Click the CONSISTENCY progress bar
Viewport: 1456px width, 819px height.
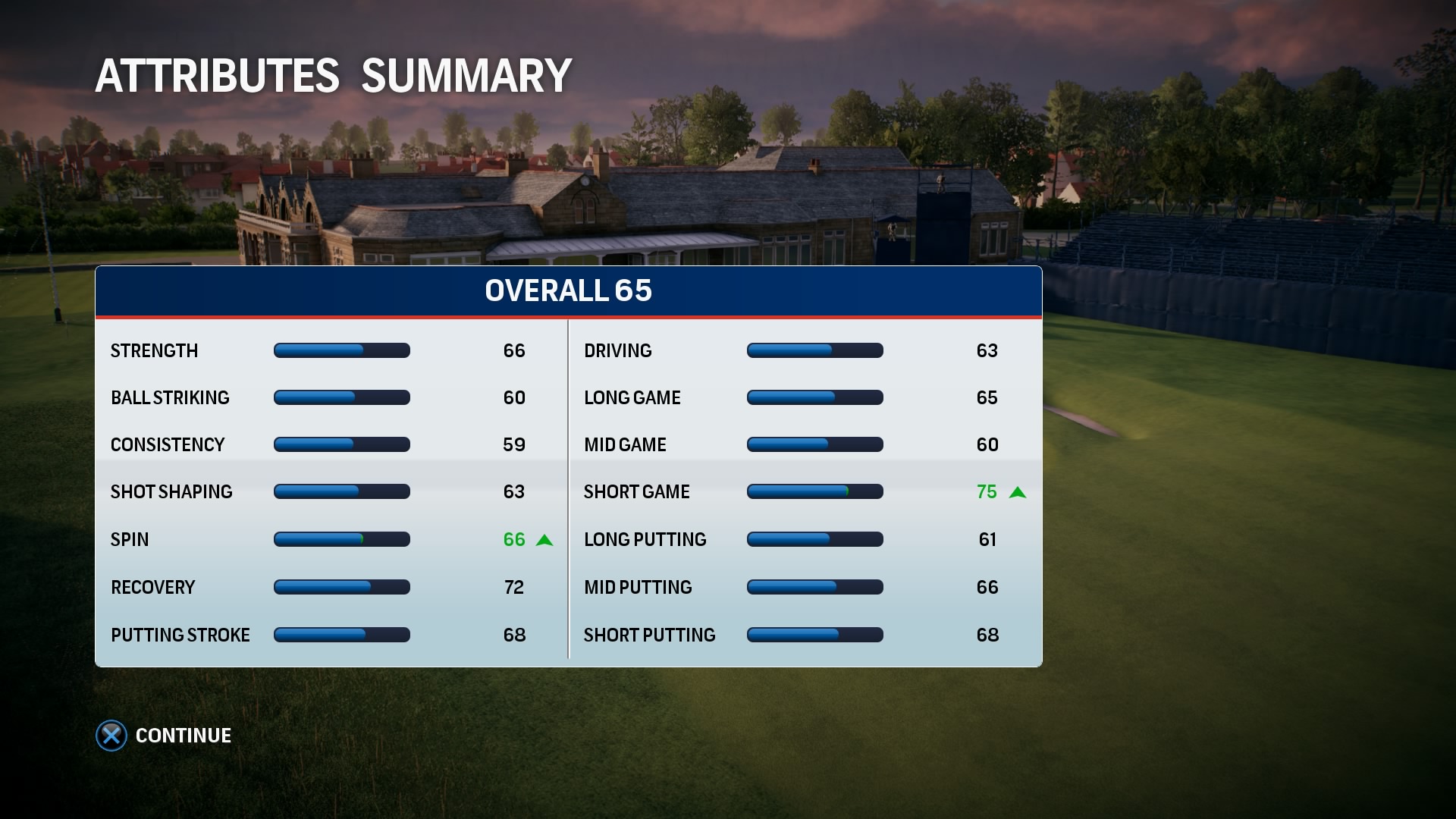[341, 444]
